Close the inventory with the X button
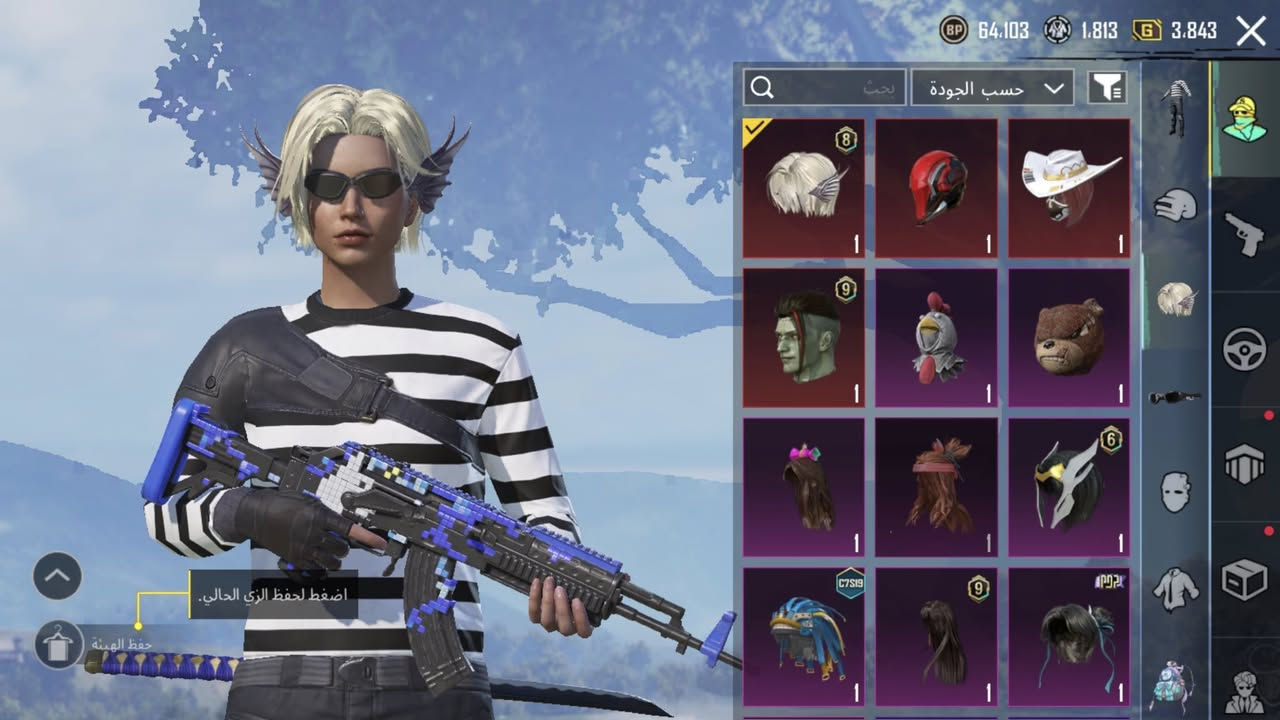Image resolution: width=1280 pixels, height=720 pixels. click(1251, 31)
